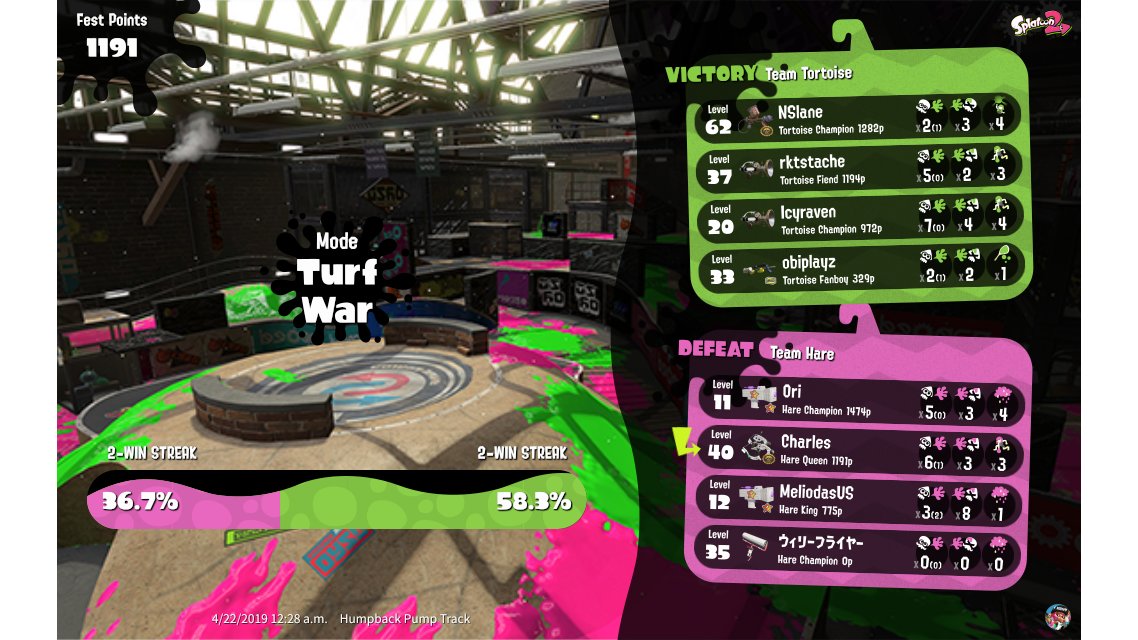
Task: Select NSlane's player row
Action: [860, 117]
